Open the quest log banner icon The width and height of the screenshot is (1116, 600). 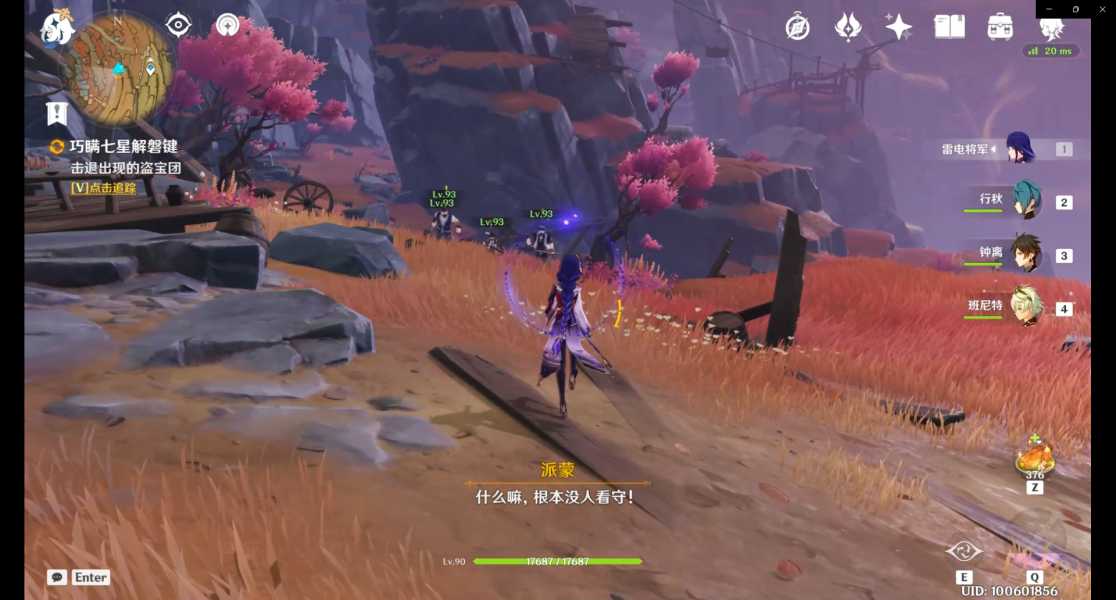[56, 113]
